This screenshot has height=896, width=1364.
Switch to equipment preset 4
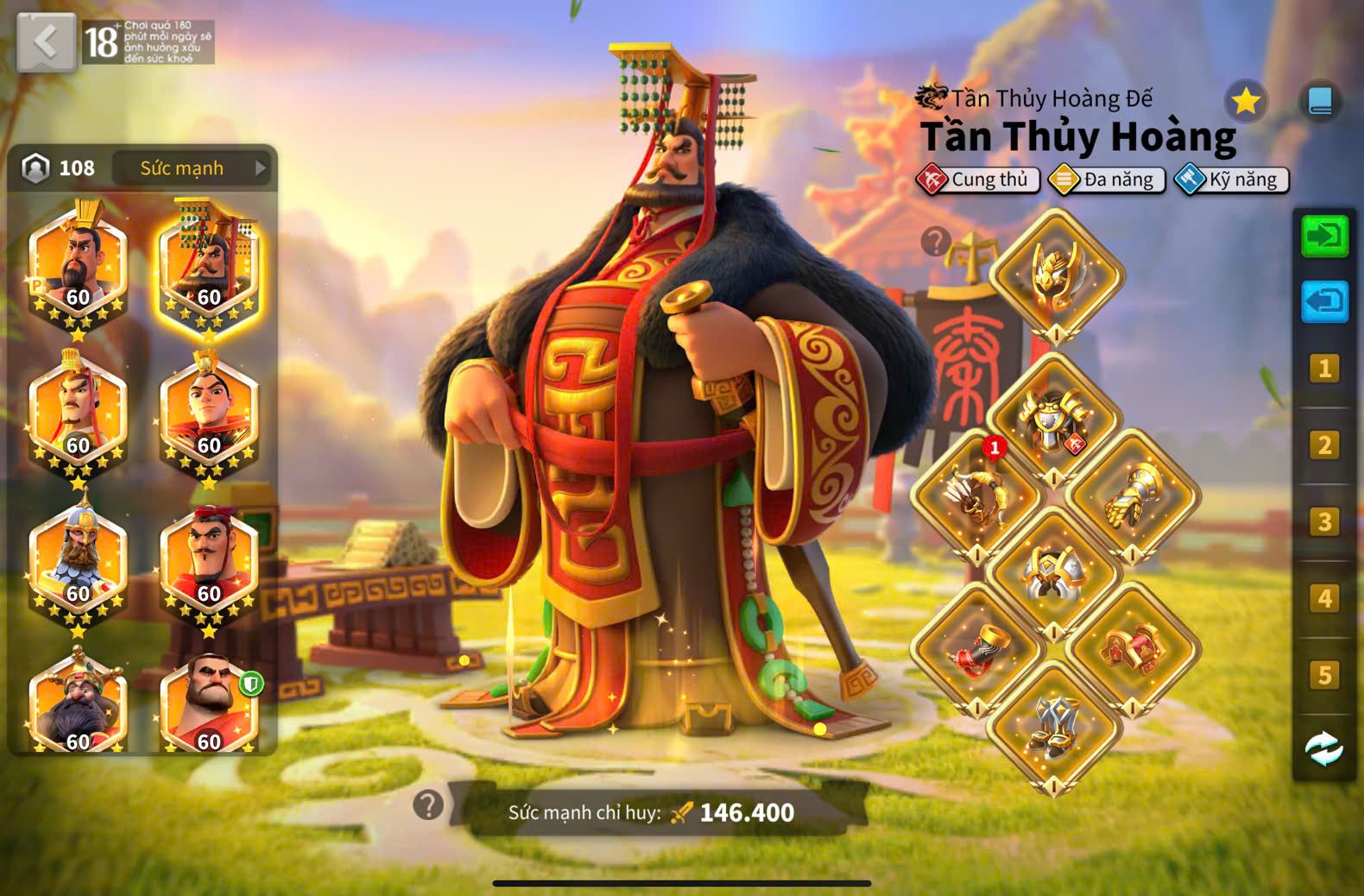coord(1324,598)
